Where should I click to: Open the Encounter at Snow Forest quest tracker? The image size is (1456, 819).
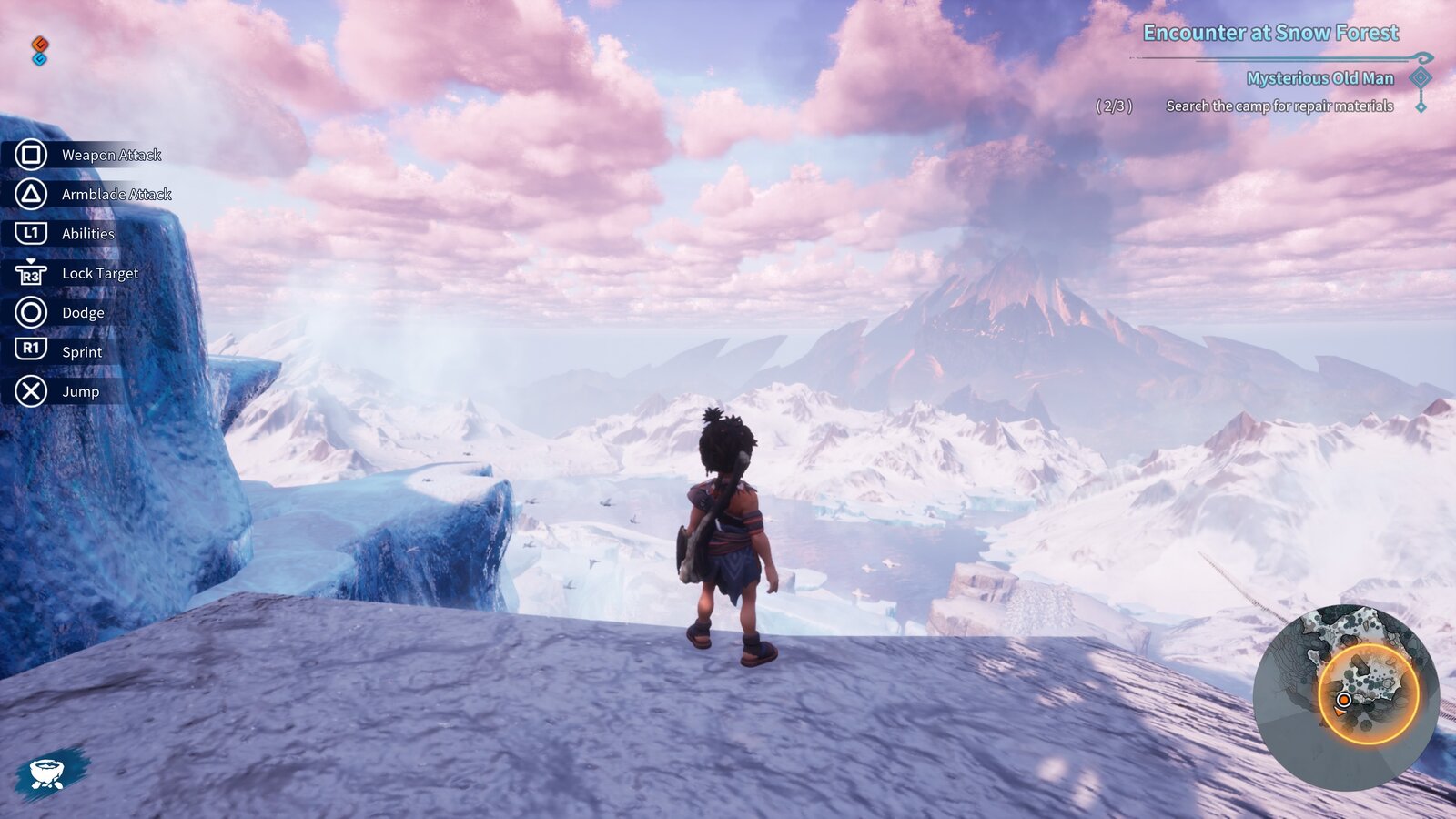1270,34
